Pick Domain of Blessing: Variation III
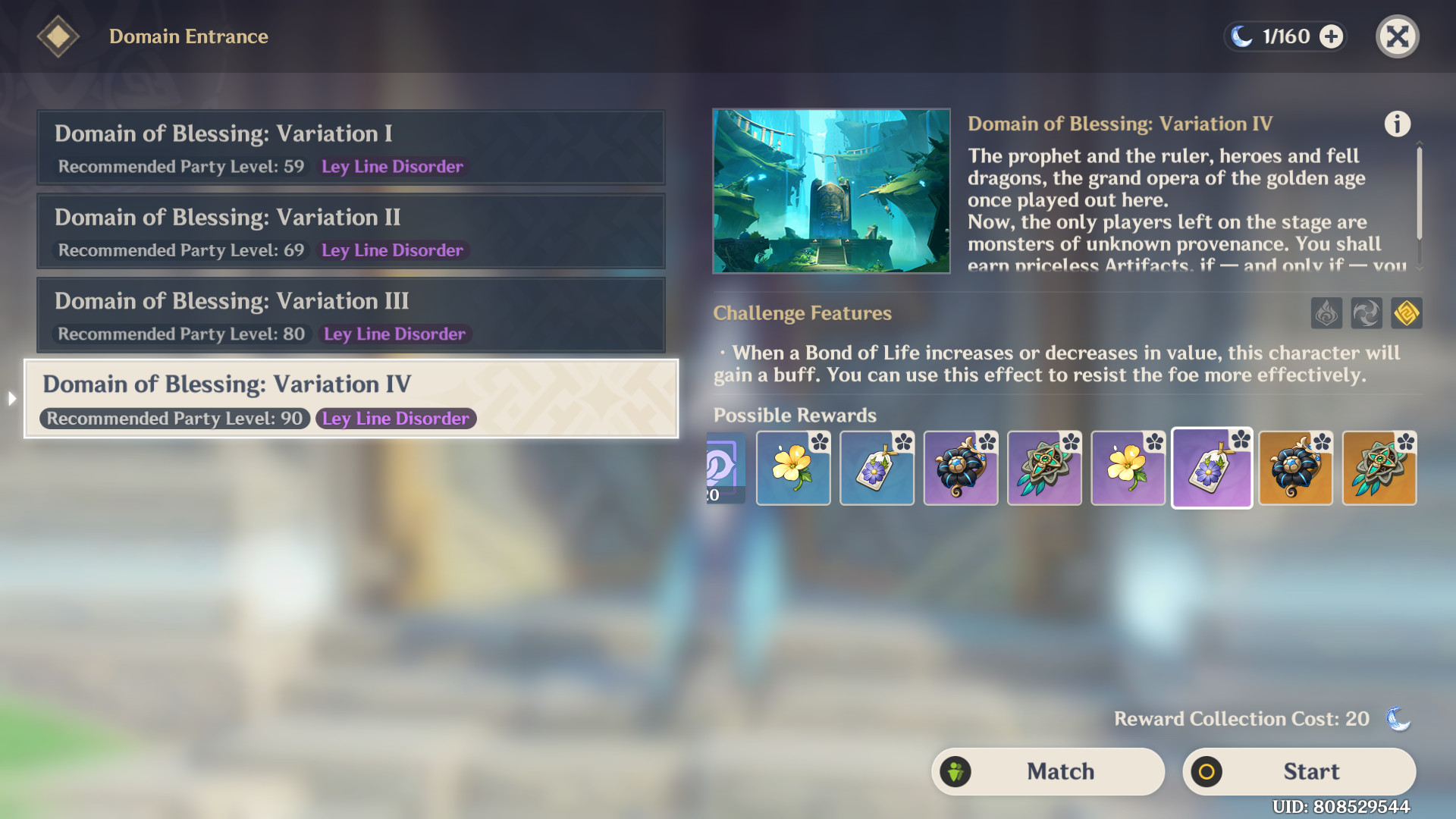1456x819 pixels. [x=350, y=315]
